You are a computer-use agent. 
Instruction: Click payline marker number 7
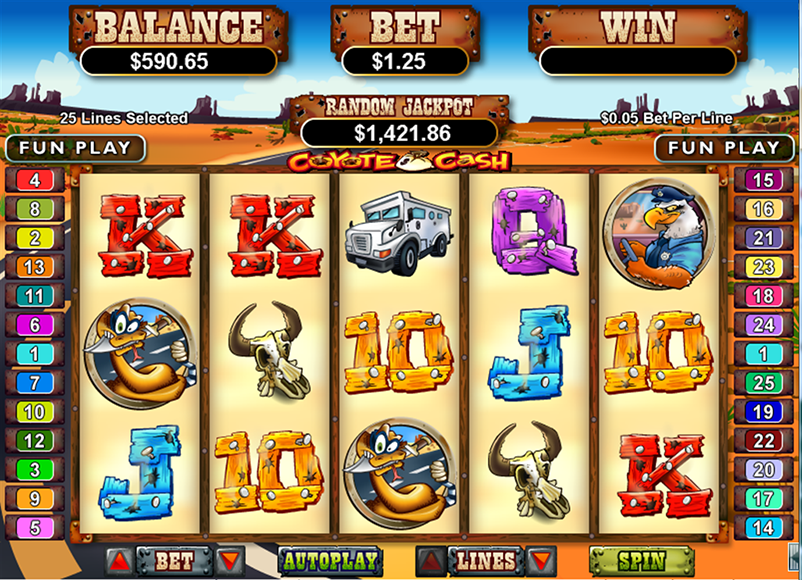[35, 383]
